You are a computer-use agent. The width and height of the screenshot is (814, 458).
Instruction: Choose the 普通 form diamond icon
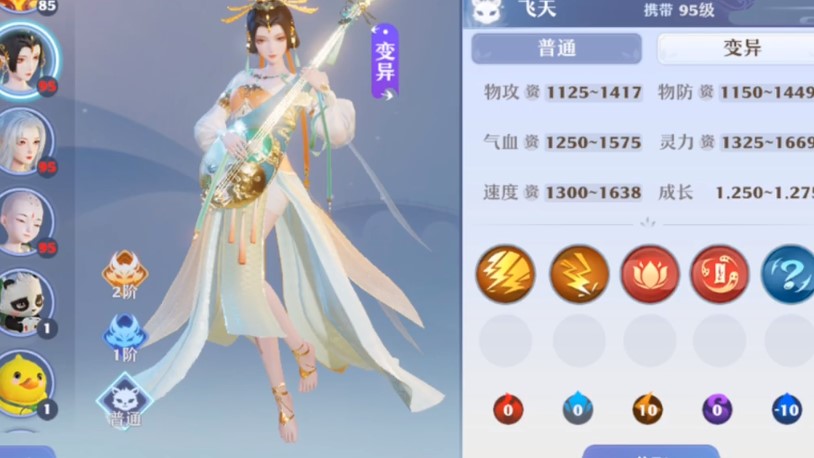[x=125, y=398]
